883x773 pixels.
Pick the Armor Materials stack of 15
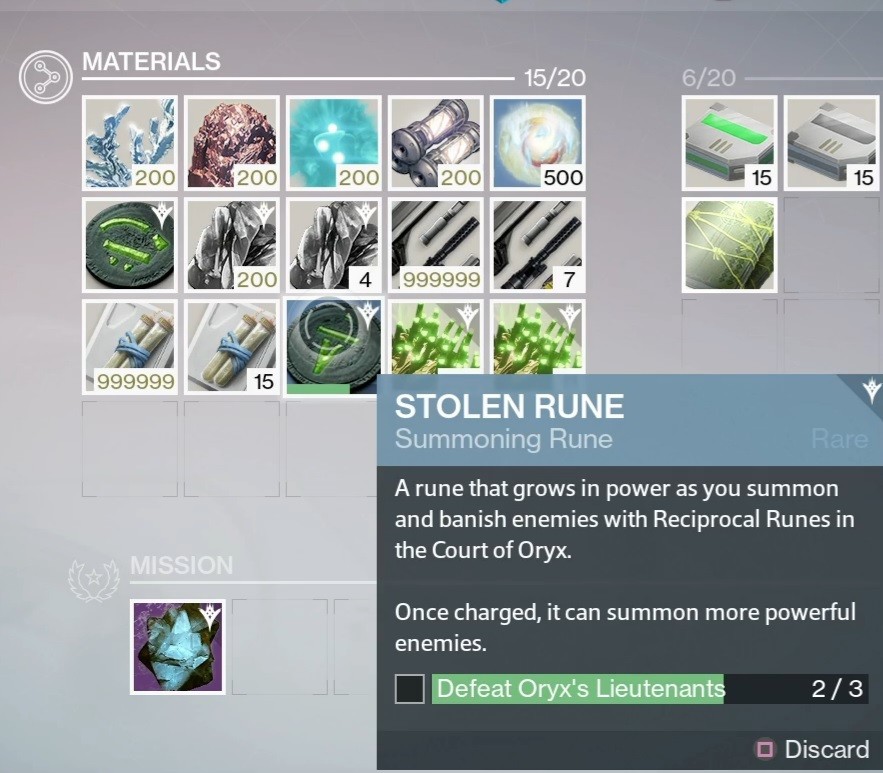pos(232,347)
